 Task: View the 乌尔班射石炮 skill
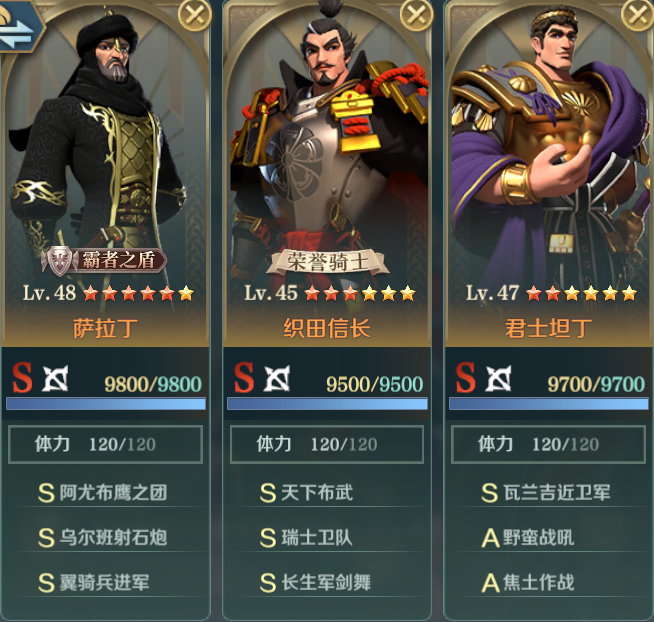click(105, 537)
